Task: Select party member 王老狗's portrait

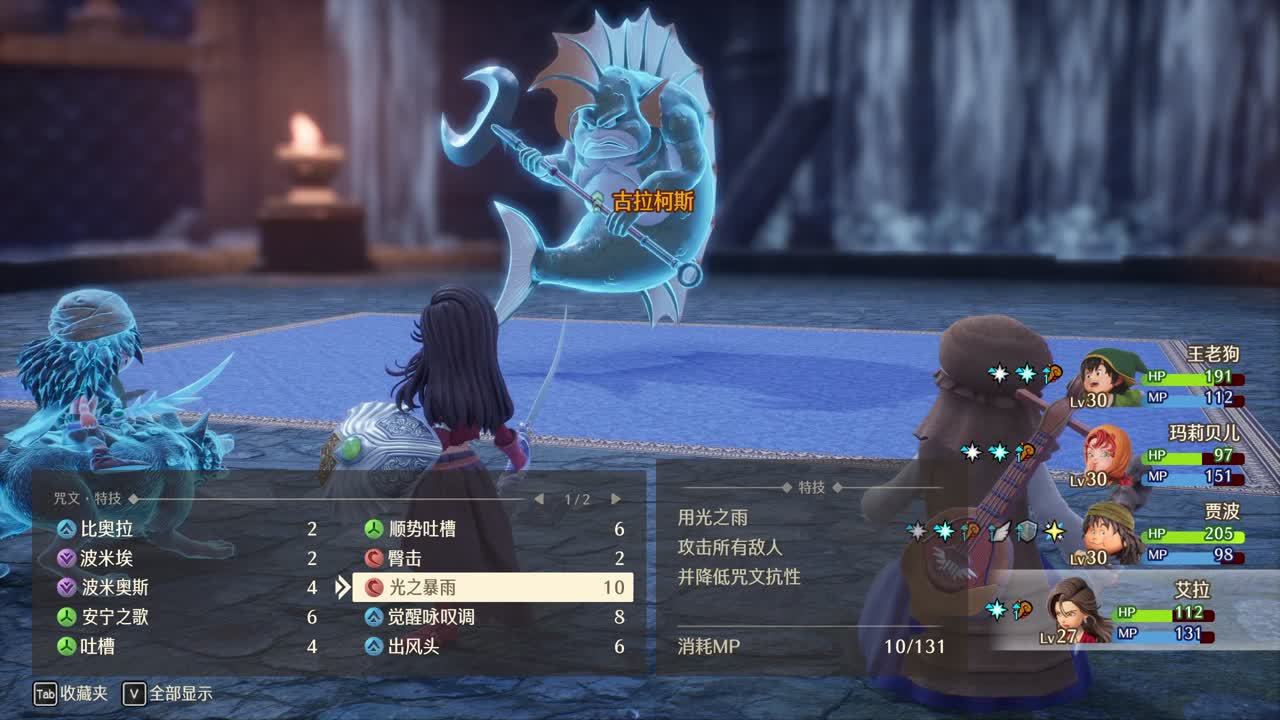Action: (x=1111, y=378)
